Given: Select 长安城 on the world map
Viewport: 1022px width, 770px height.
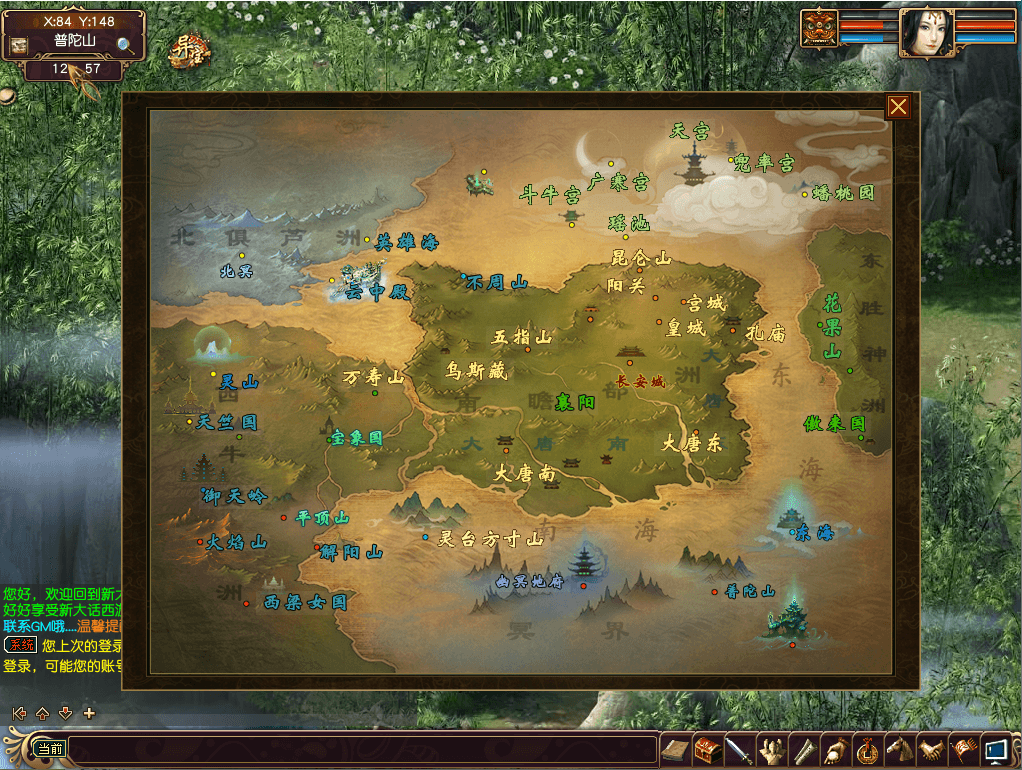Looking at the screenshot, I should click(x=640, y=381).
